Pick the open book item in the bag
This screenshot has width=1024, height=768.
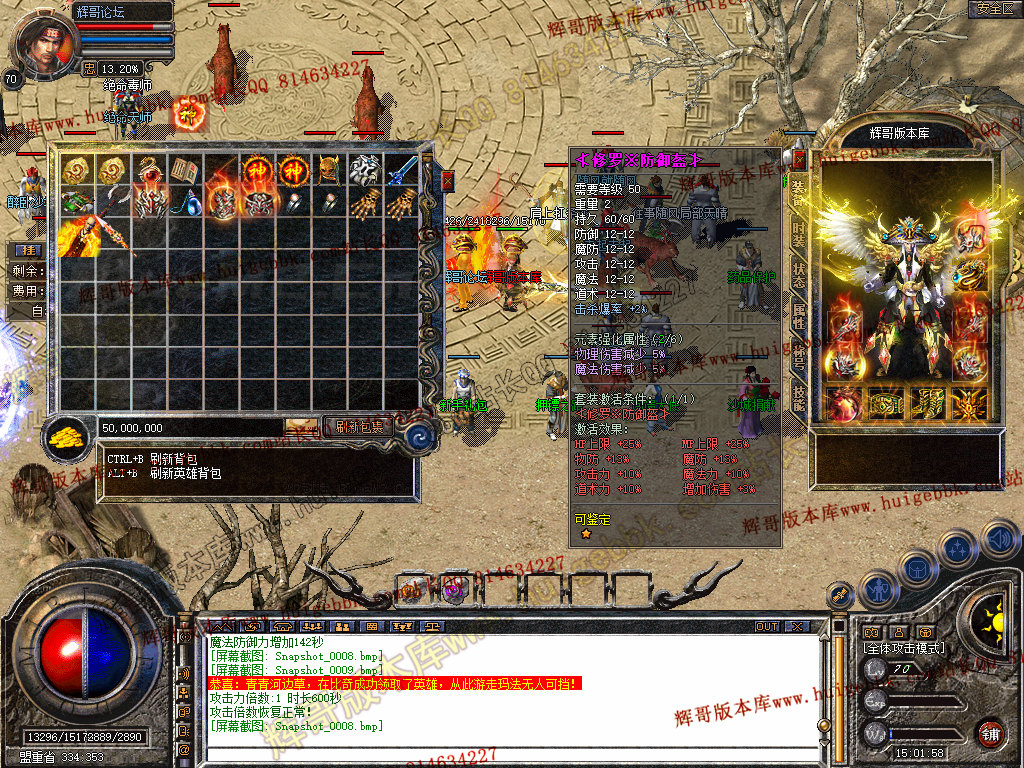coord(184,170)
